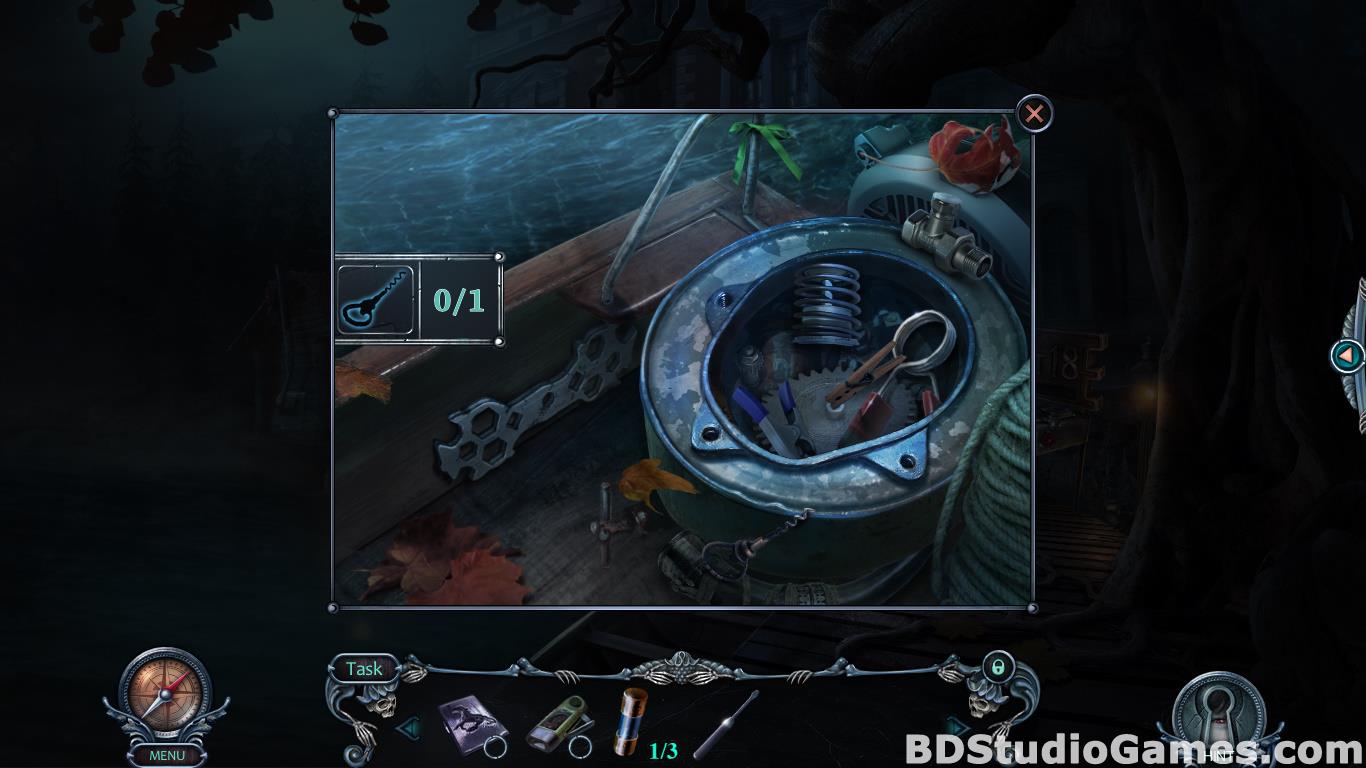This screenshot has height=768, width=1366.
Task: Select the screwdriver tool in inventory
Action: click(726, 724)
